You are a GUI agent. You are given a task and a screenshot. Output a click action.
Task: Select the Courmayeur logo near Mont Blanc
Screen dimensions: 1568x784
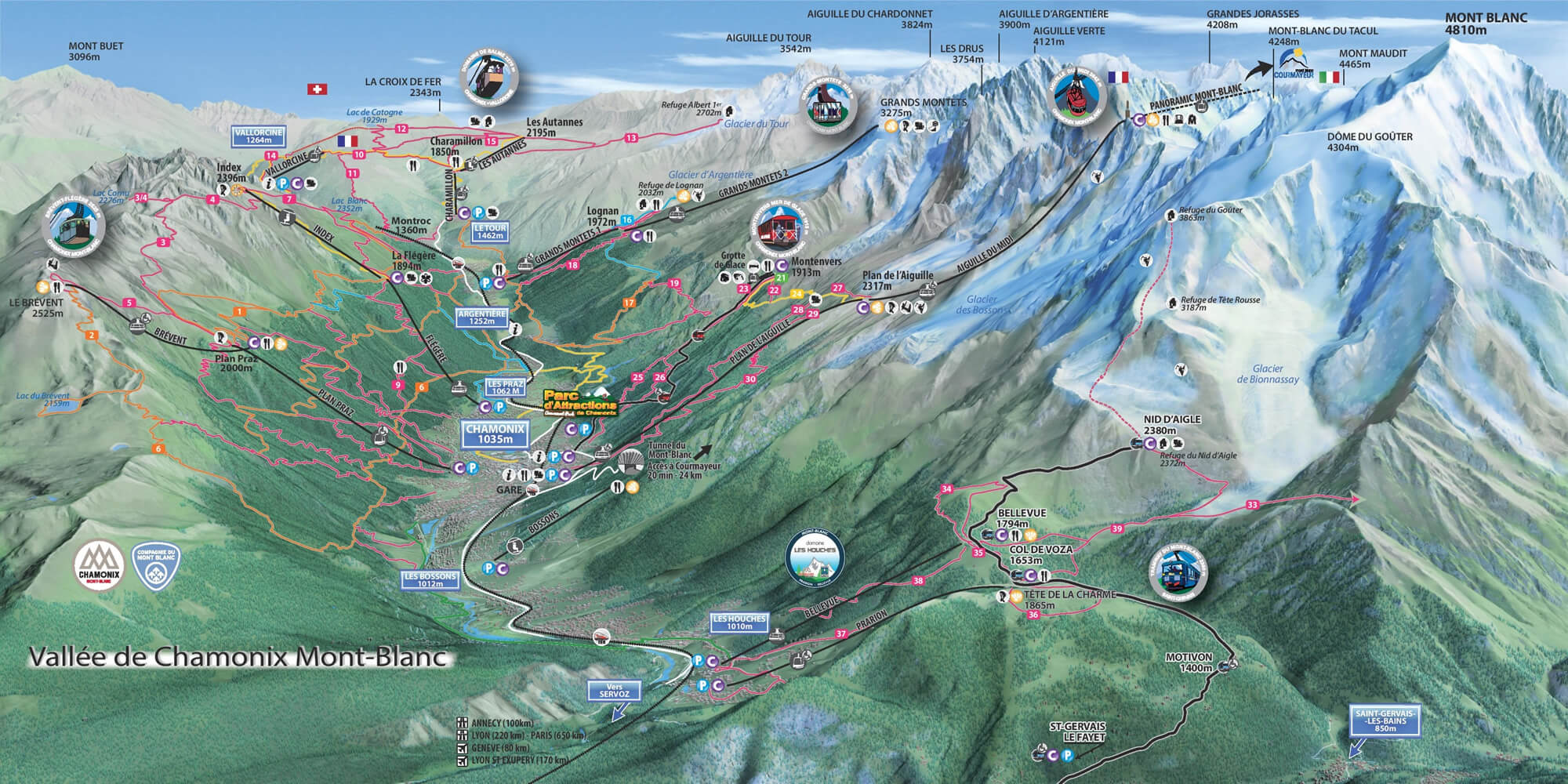tap(1292, 61)
